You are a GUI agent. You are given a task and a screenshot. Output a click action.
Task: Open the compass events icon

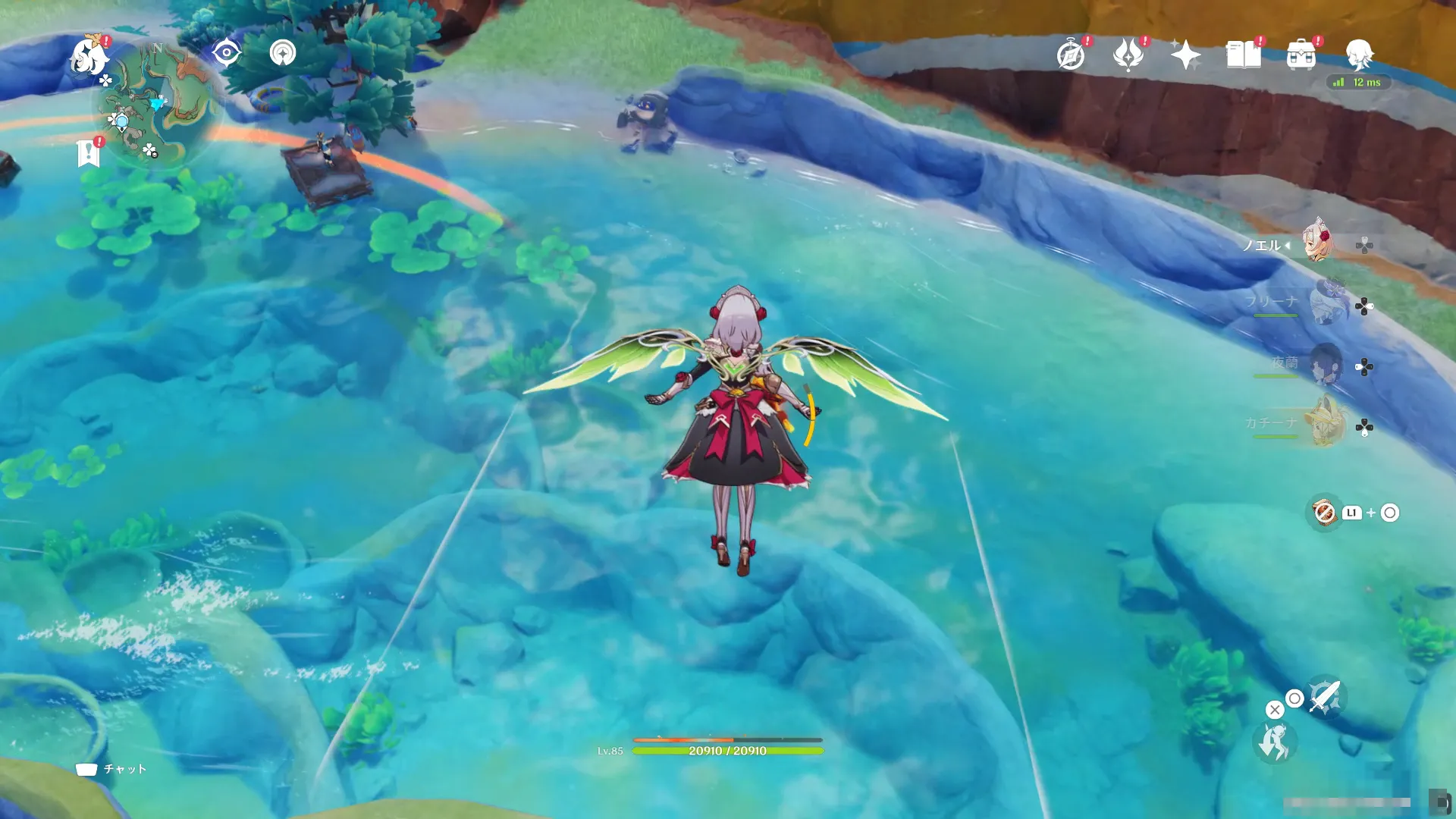click(1071, 55)
